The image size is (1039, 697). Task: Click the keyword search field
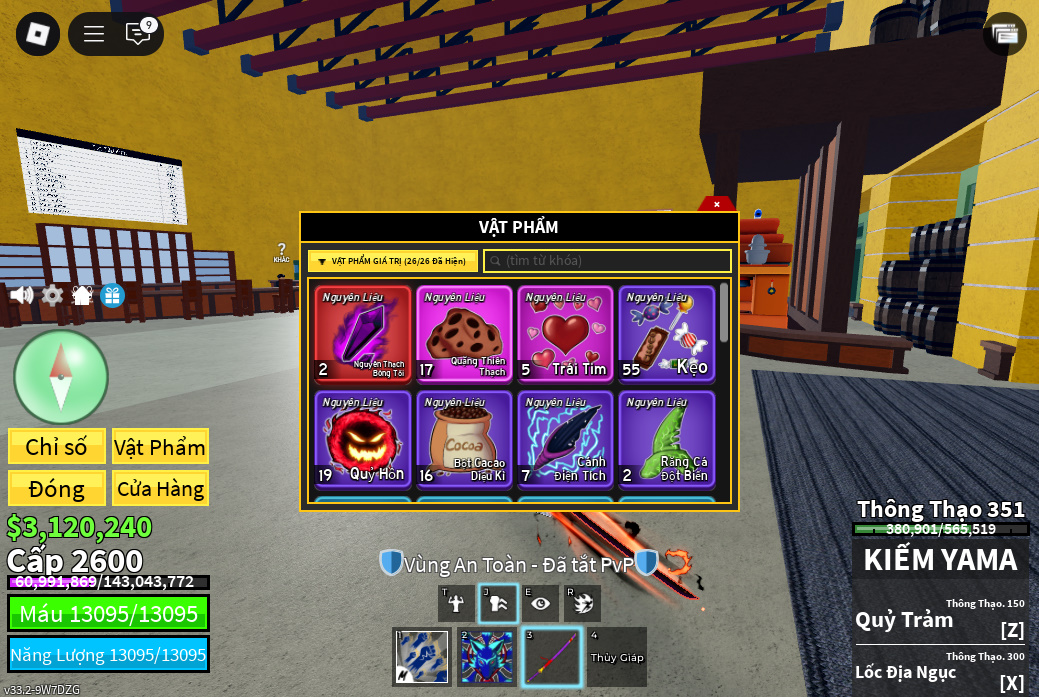[607, 261]
